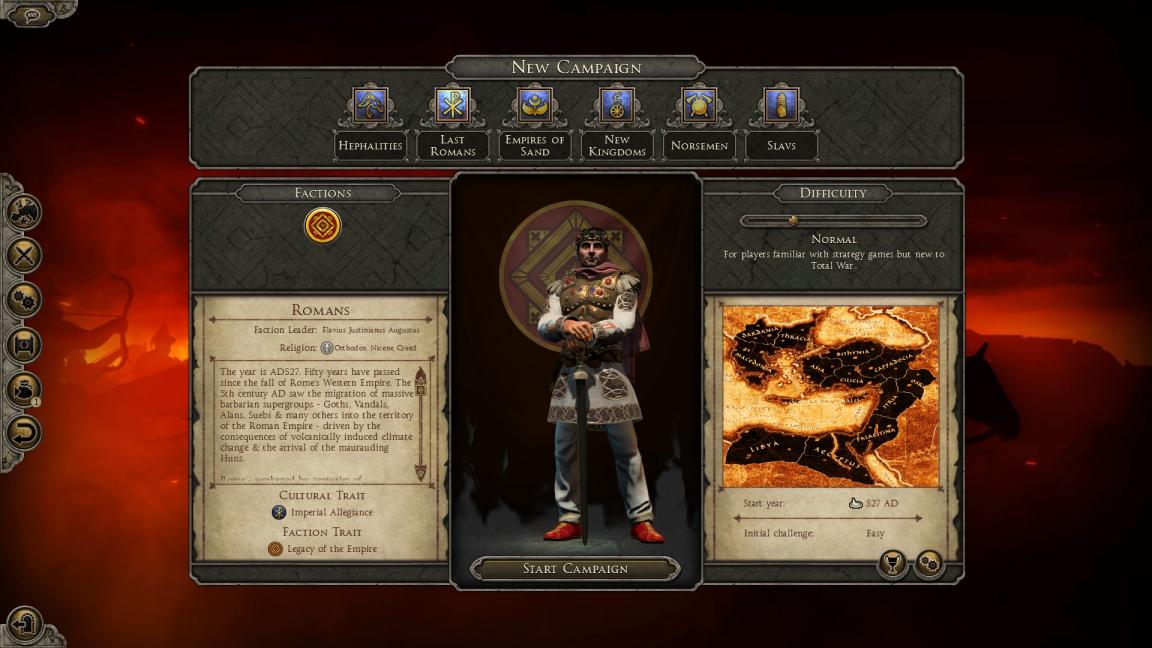Switch to Empires of Sand factions
This screenshot has height=648, width=1152.
click(535, 106)
